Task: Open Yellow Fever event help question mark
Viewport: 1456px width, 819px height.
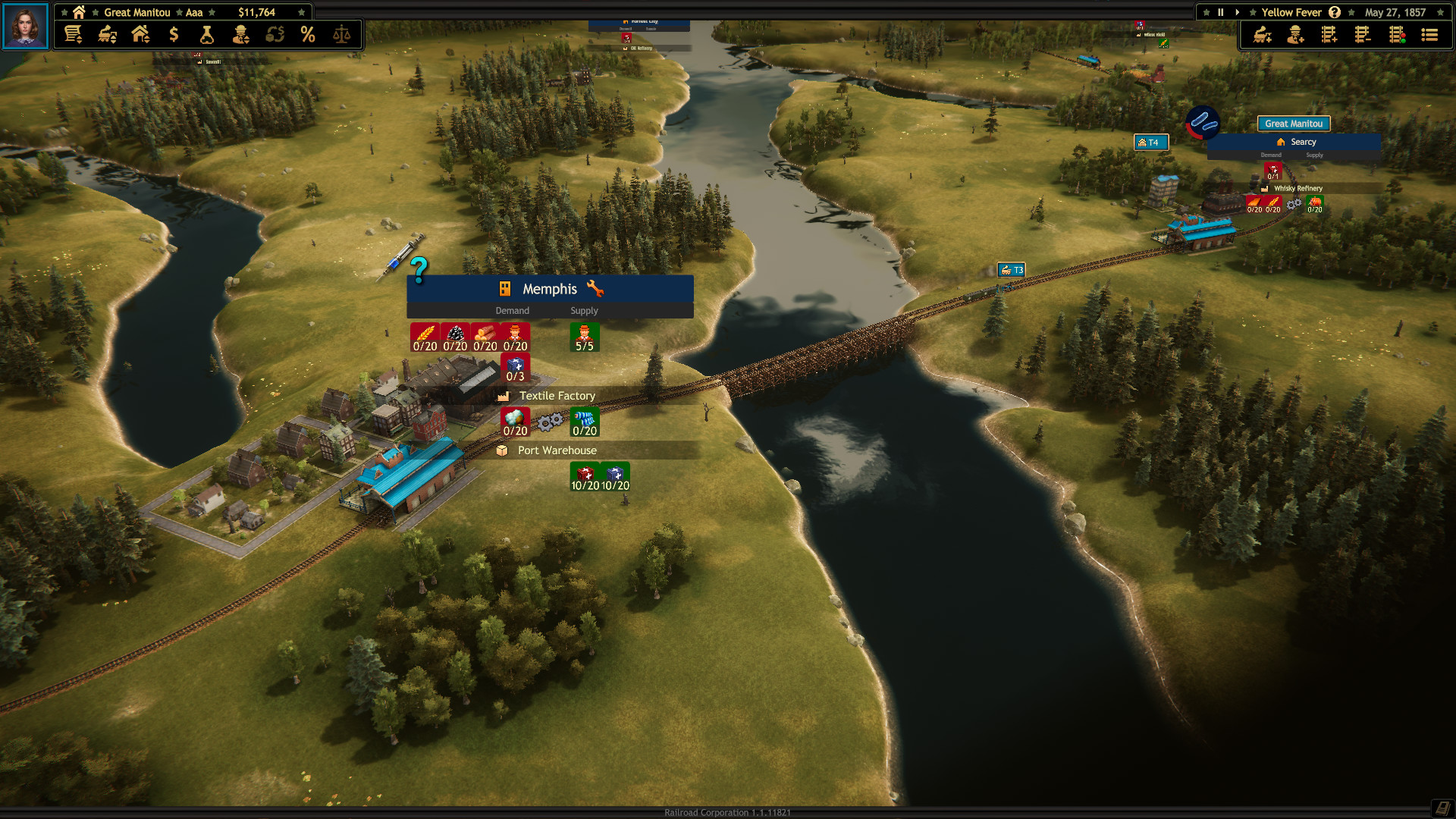Action: (x=1333, y=12)
